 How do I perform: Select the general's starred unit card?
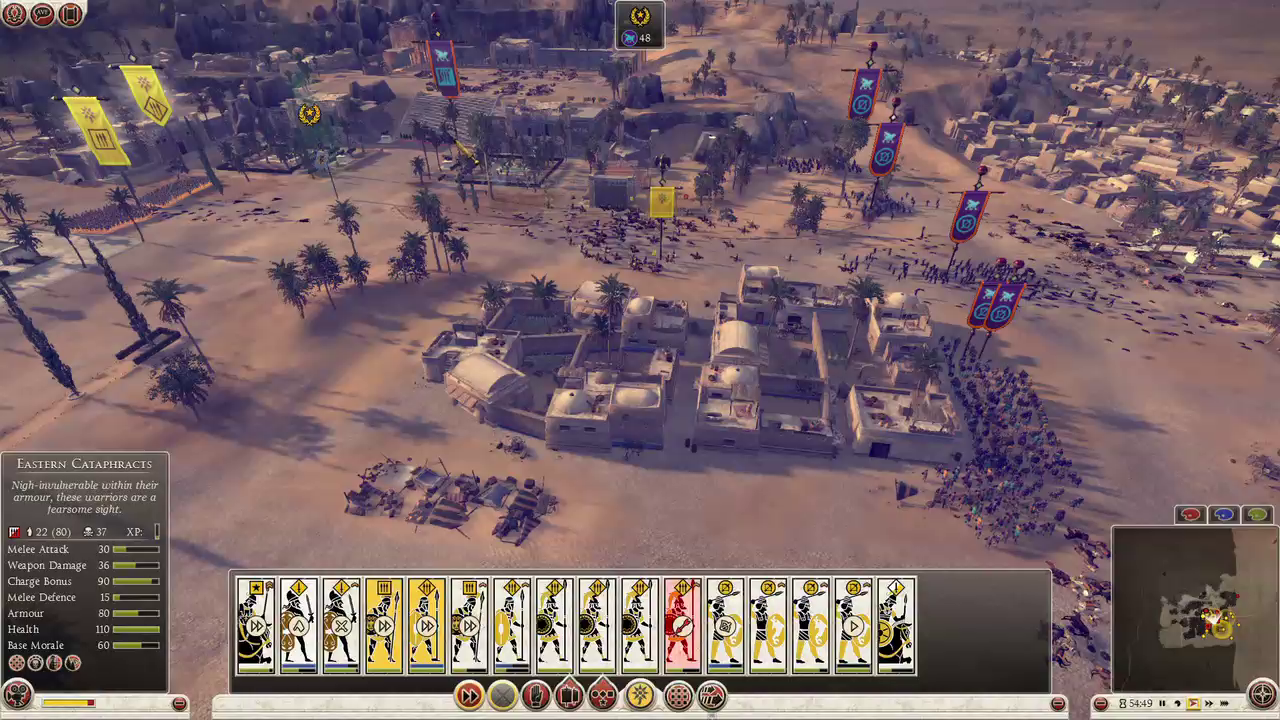coord(256,625)
